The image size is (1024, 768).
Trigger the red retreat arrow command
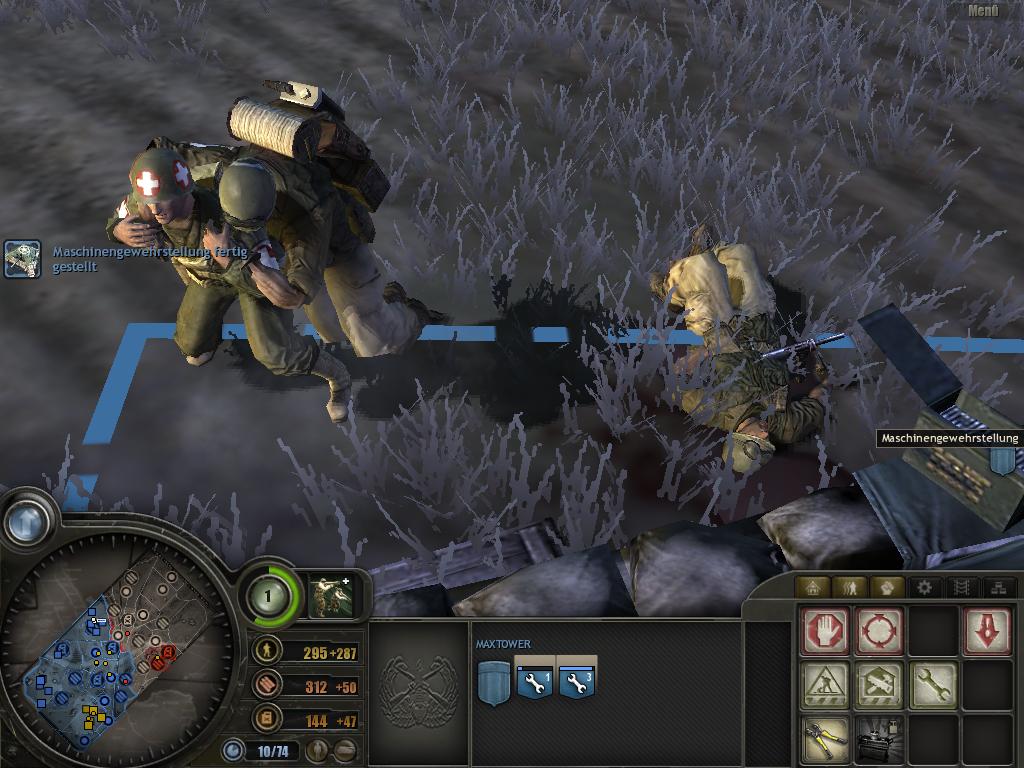click(x=987, y=632)
